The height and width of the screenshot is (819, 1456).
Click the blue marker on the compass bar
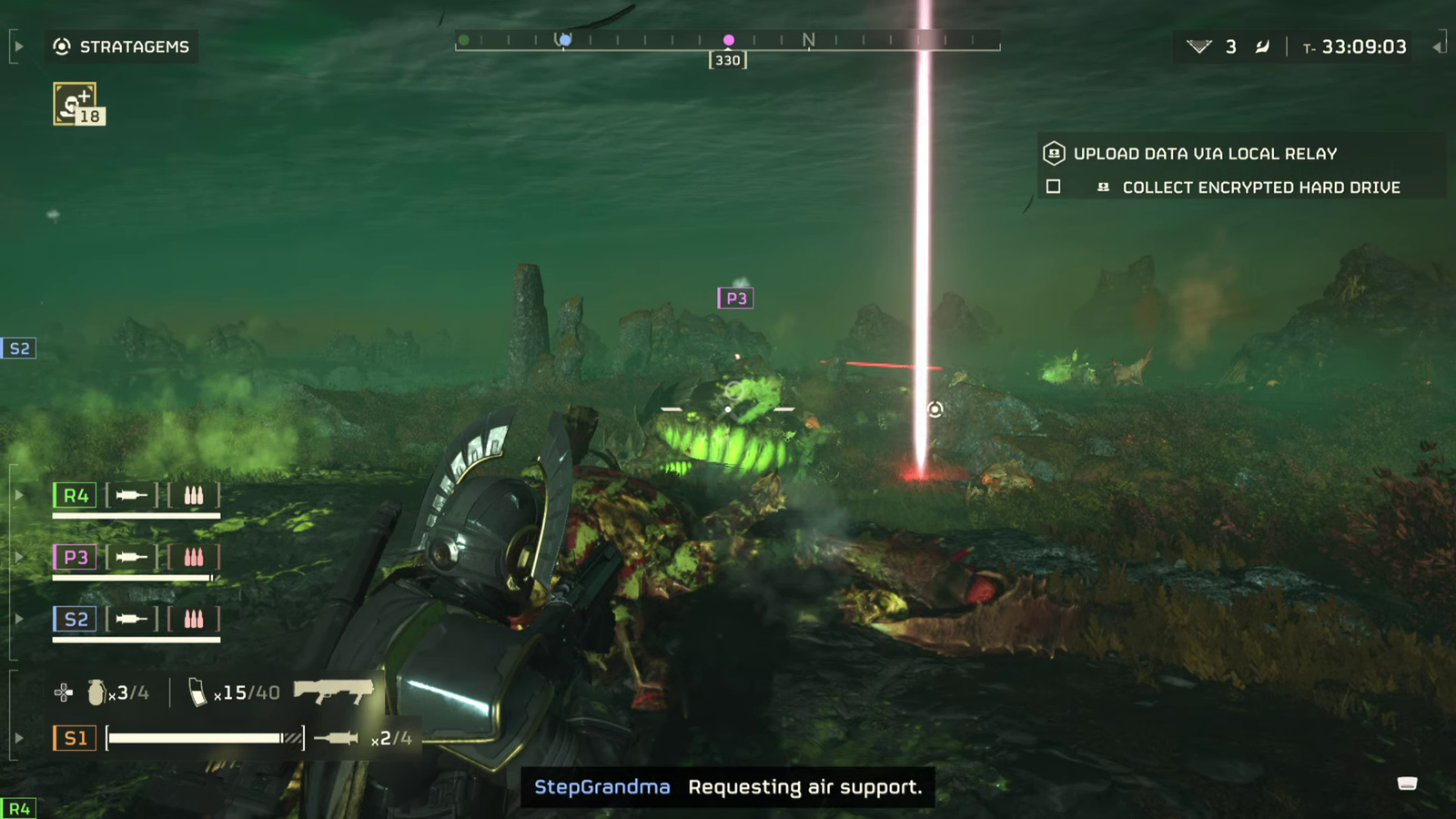pyautogui.click(x=565, y=39)
